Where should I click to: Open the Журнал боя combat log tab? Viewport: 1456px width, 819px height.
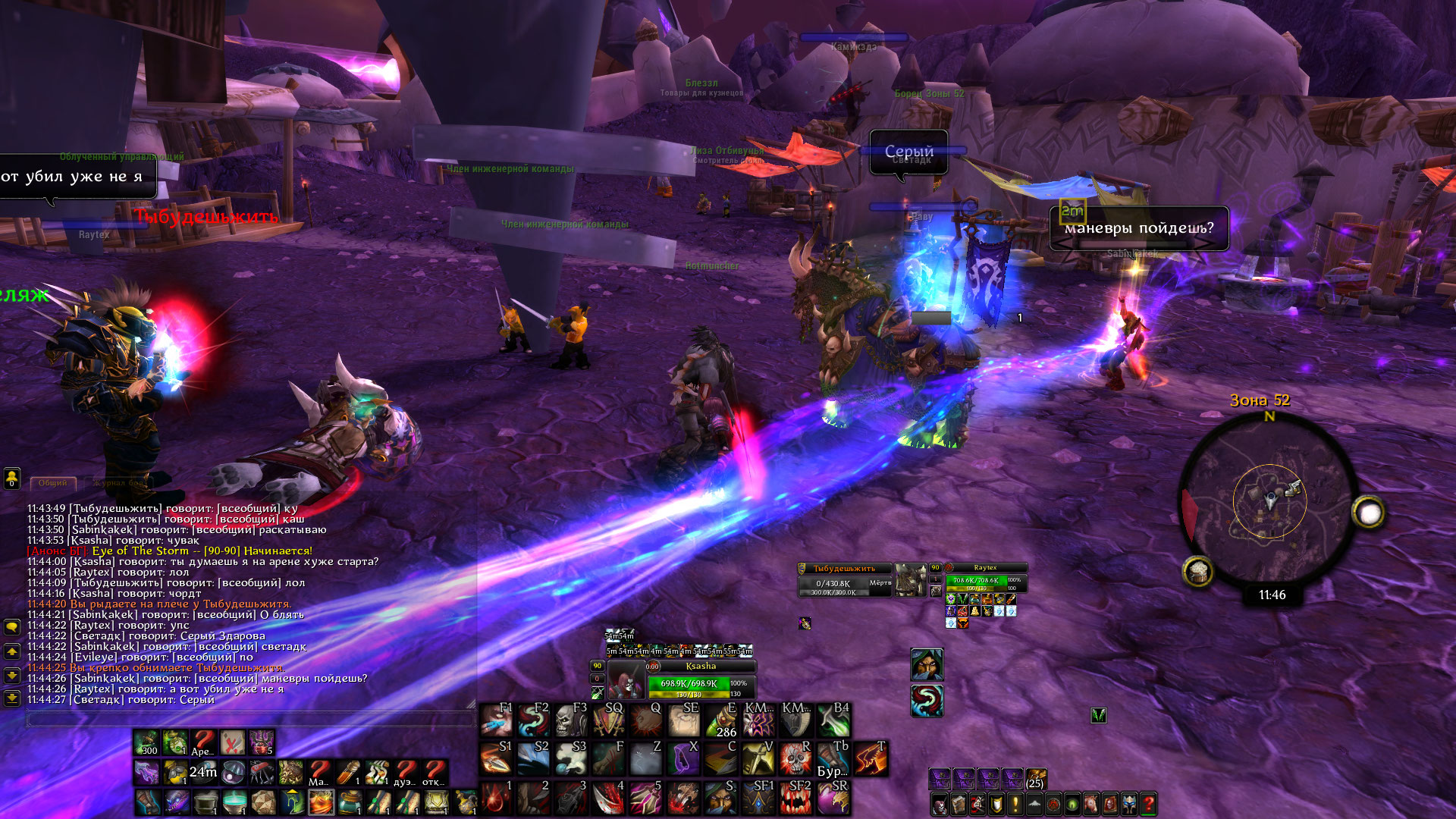click(118, 482)
